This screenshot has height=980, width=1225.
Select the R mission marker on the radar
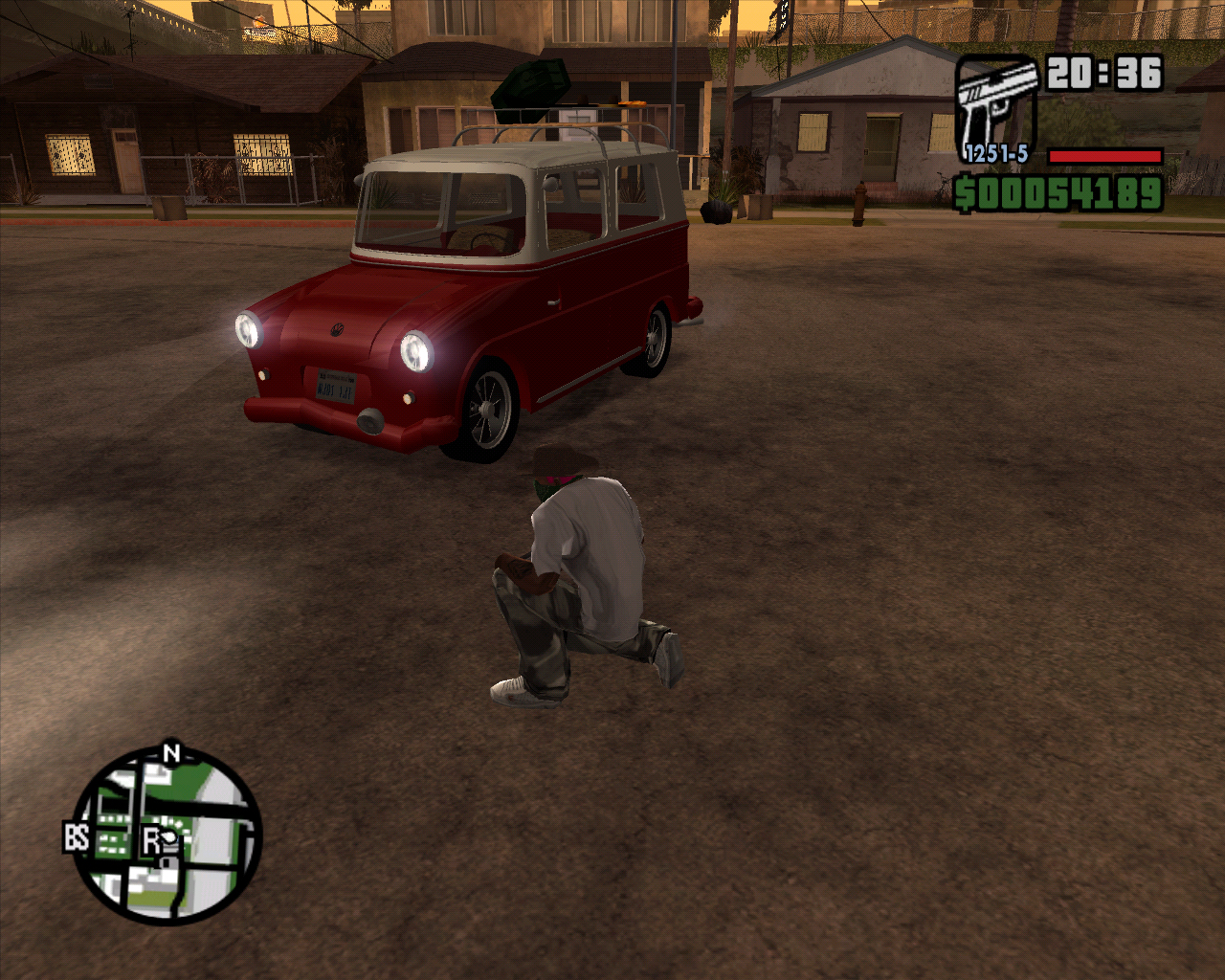tap(151, 840)
